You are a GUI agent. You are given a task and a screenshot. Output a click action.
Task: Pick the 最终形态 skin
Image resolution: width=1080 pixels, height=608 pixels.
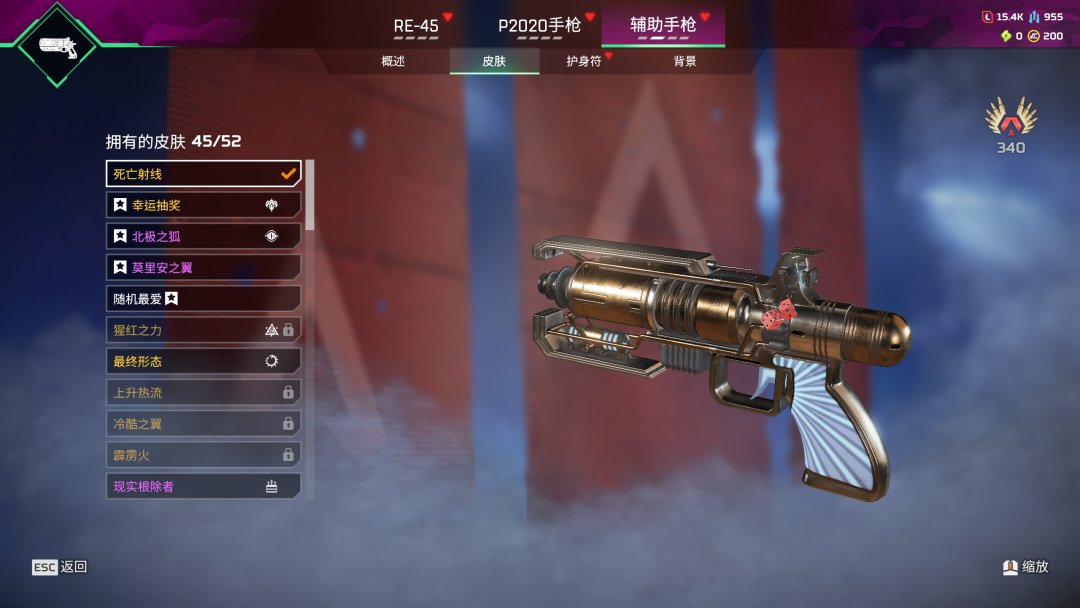[x=203, y=361]
